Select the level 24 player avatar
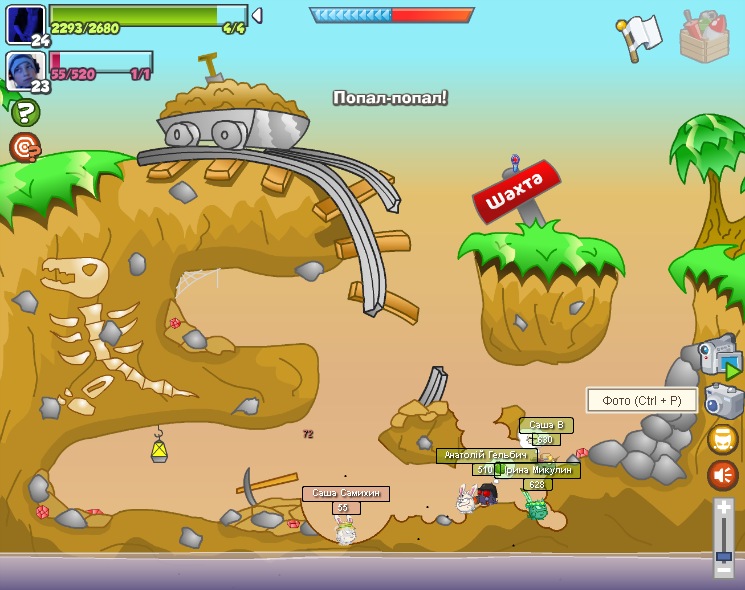Screen dimensions: 745x590 pyautogui.click(x=25, y=24)
